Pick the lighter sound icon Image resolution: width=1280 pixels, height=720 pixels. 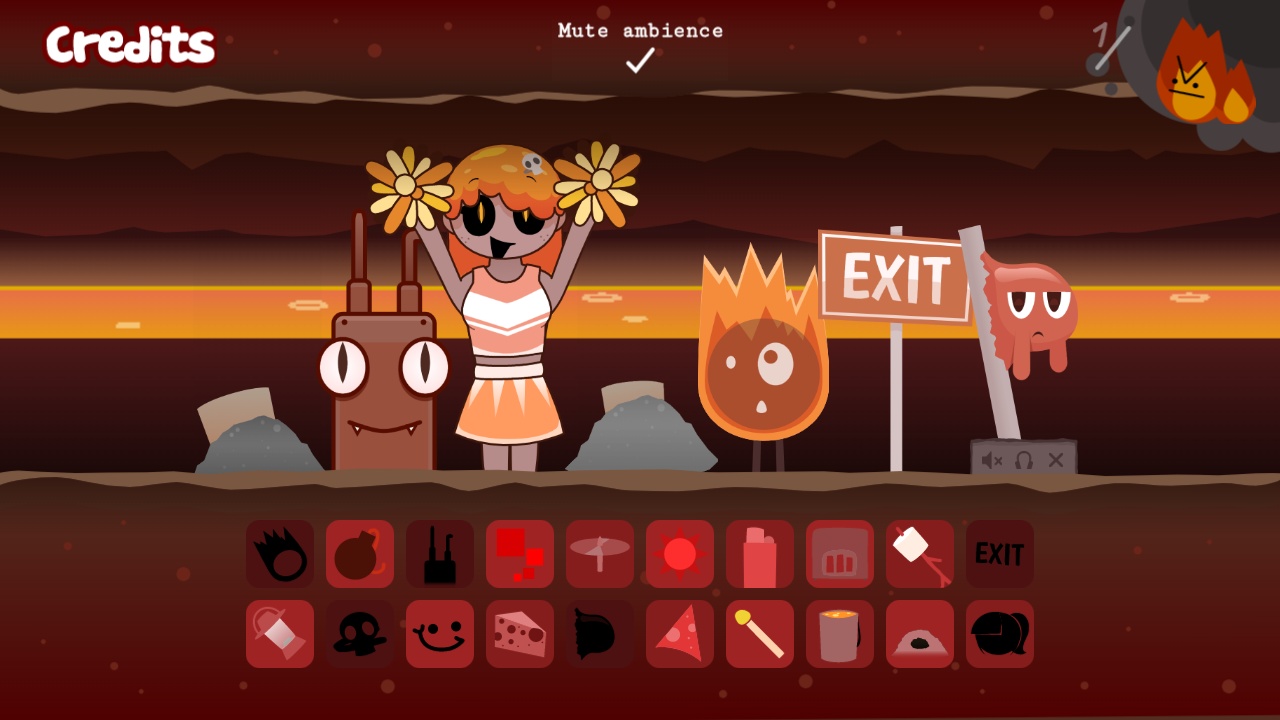click(760, 554)
